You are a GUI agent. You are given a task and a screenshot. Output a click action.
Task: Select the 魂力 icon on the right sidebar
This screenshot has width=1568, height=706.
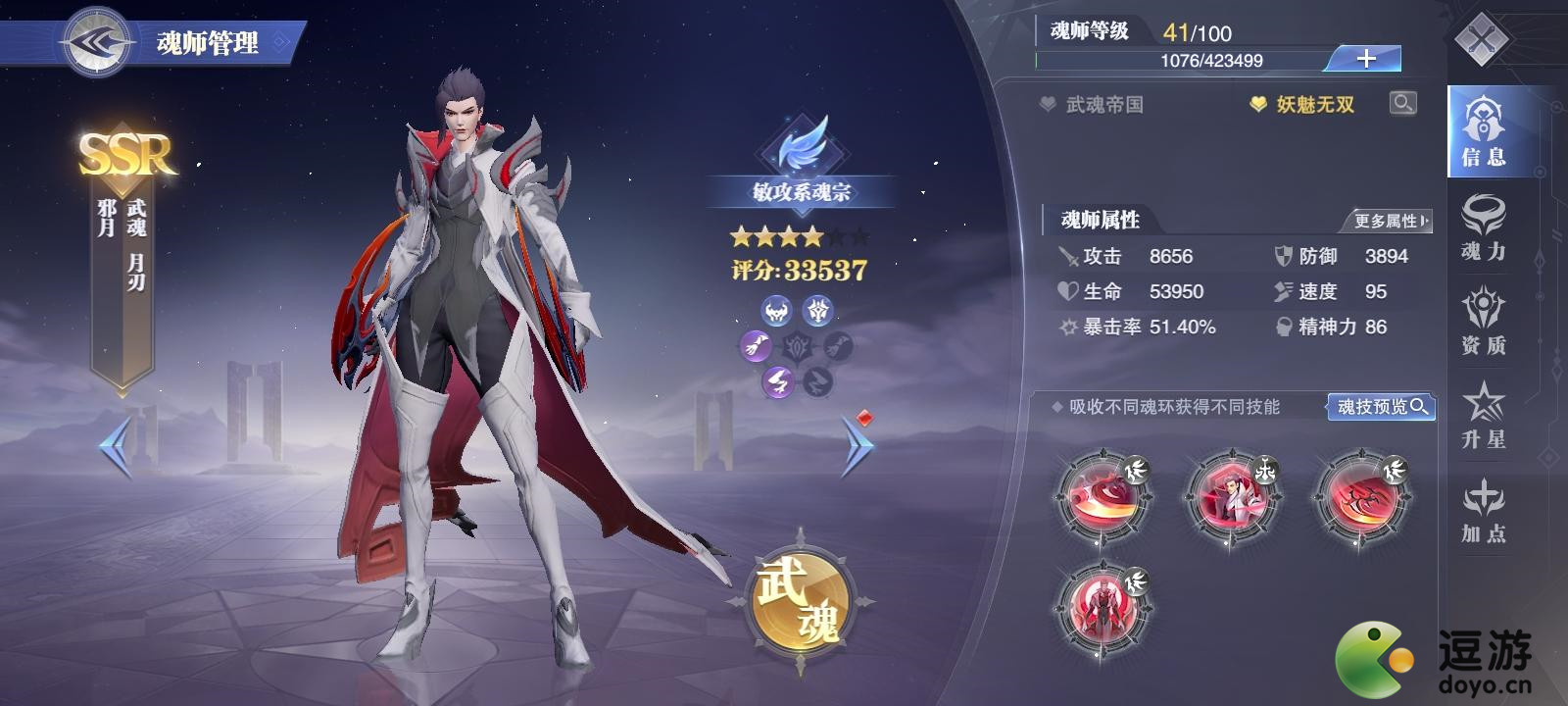coord(1485,226)
